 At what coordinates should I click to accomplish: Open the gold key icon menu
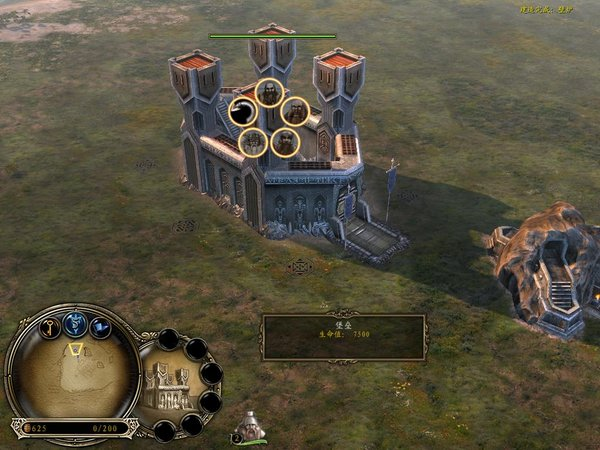[50, 327]
